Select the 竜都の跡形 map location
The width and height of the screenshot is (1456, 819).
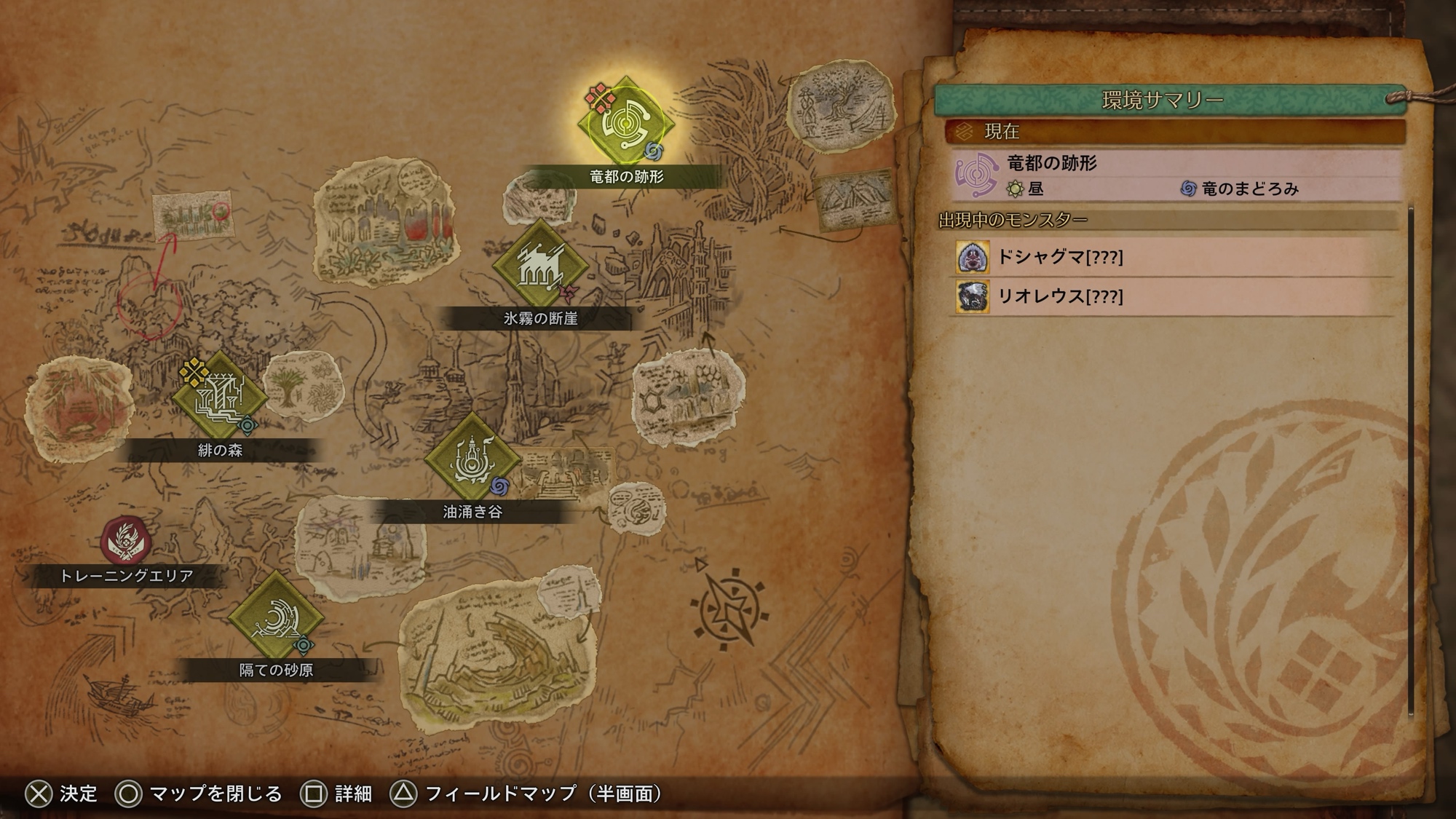[625, 123]
